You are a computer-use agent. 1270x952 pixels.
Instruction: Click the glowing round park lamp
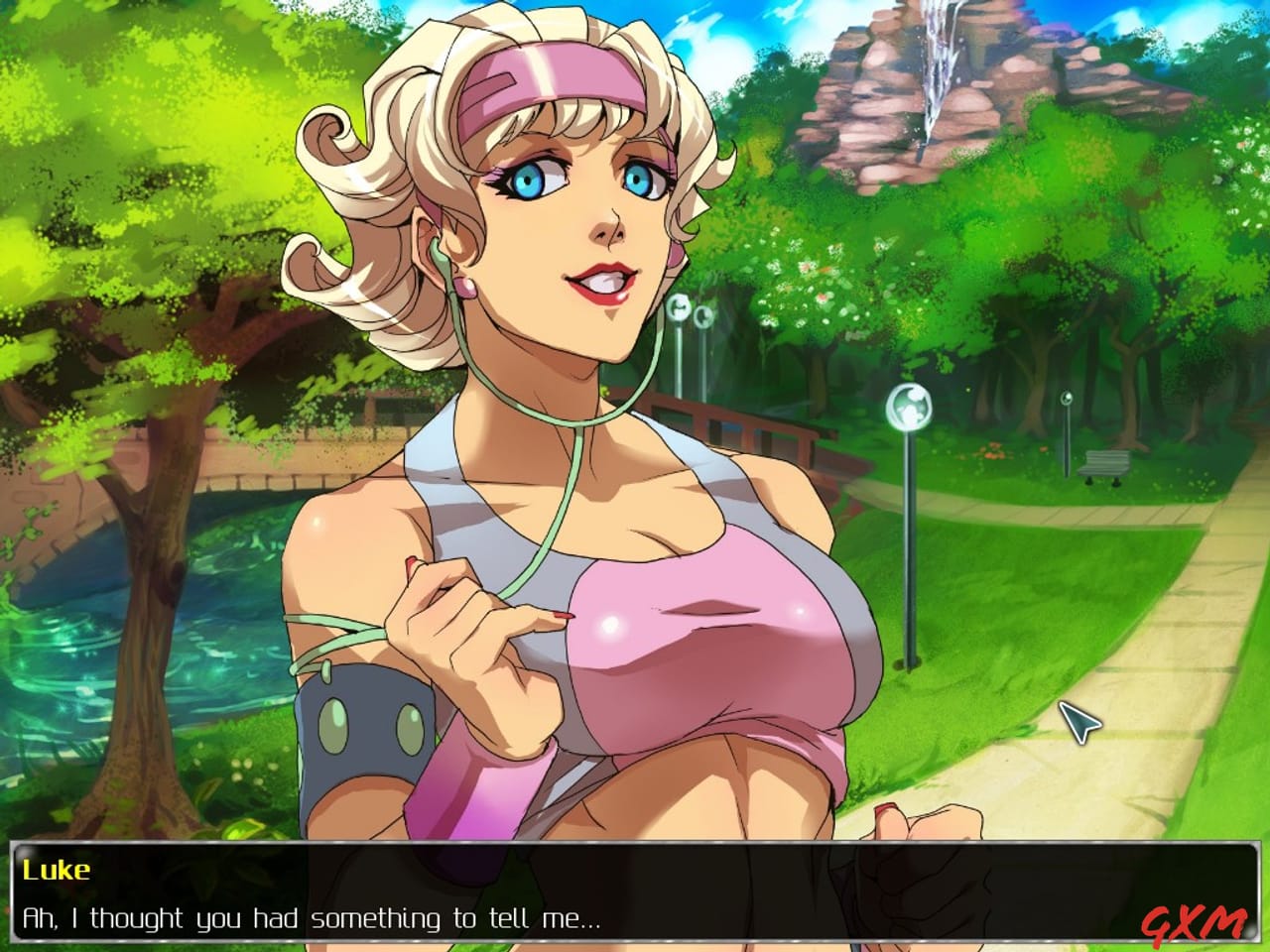[909, 410]
